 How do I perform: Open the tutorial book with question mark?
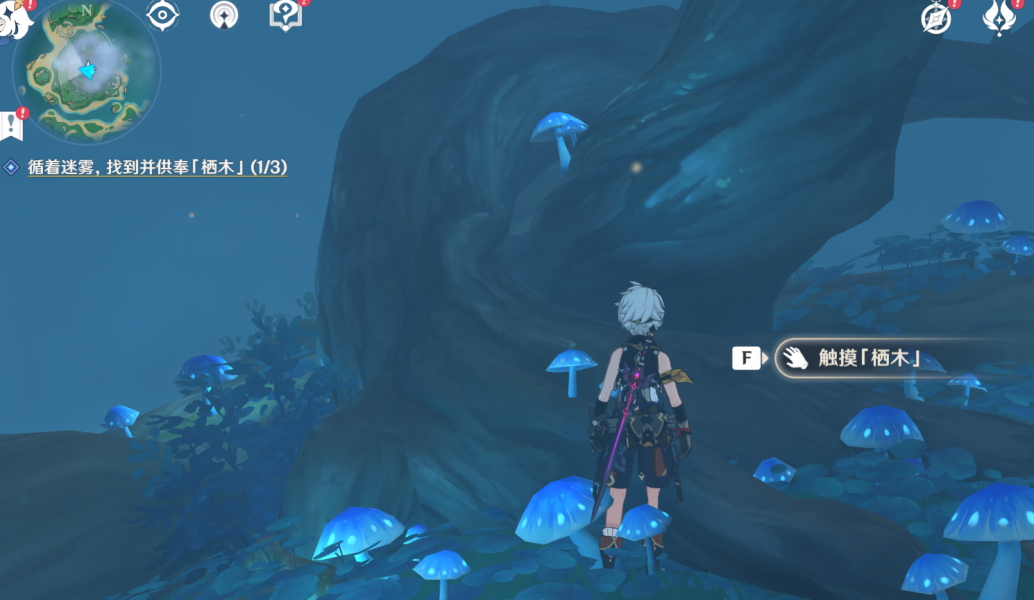coord(285,14)
